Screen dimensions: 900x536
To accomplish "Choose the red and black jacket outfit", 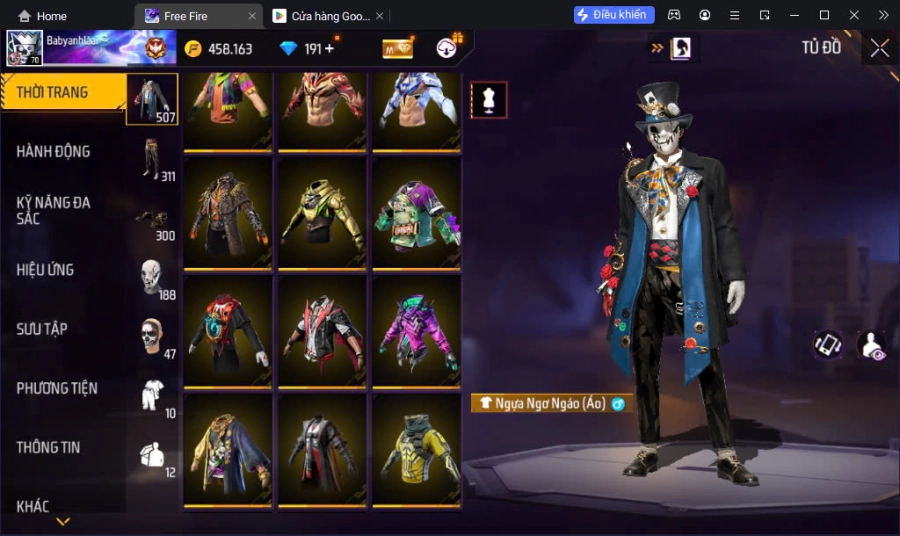I will tap(322, 330).
